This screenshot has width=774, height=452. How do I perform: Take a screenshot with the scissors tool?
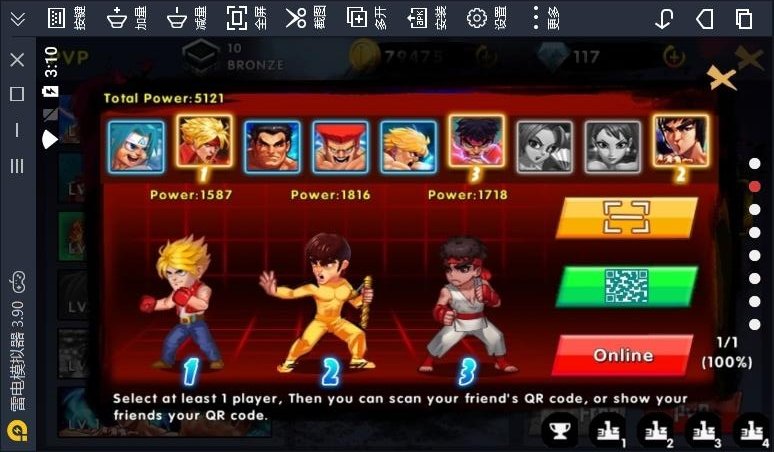click(x=296, y=18)
